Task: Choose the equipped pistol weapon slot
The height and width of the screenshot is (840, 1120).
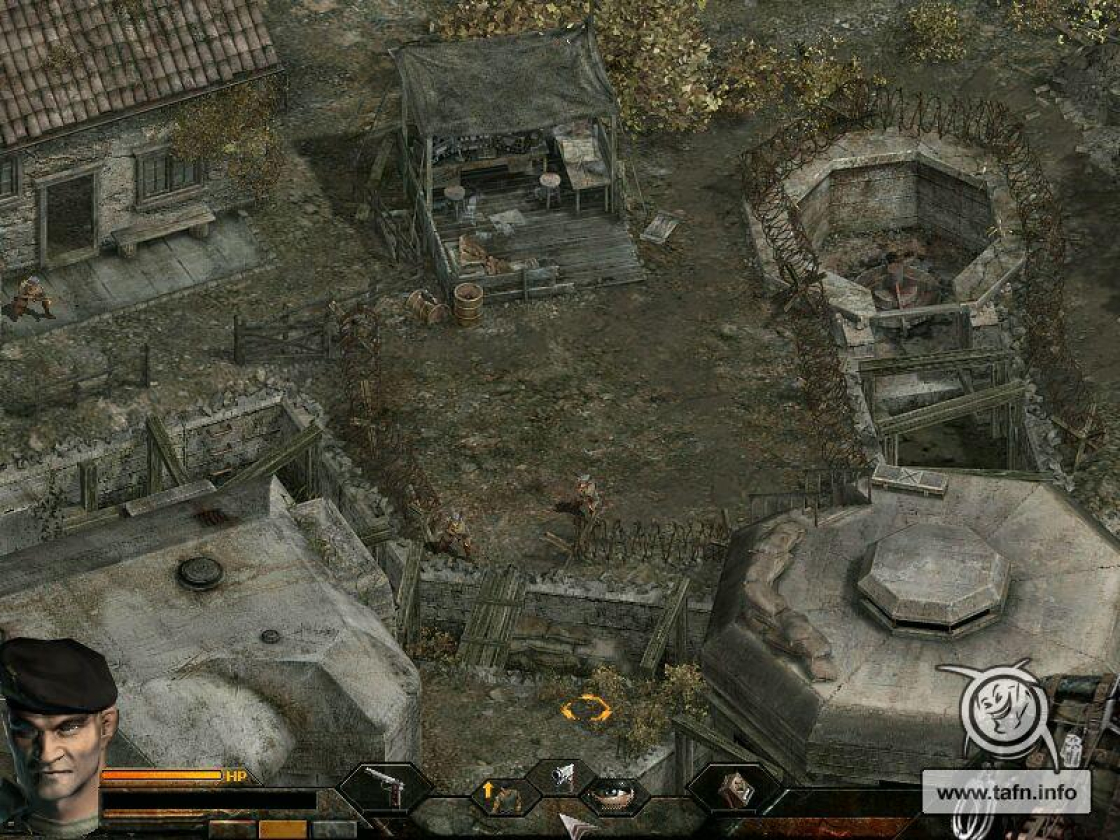Action: pos(386,787)
